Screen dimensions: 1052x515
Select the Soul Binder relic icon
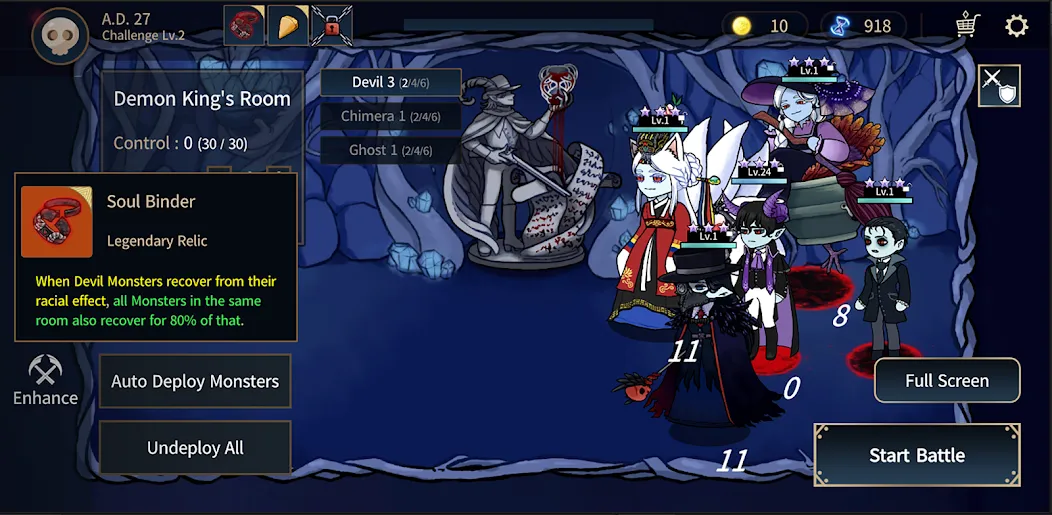pos(244,26)
